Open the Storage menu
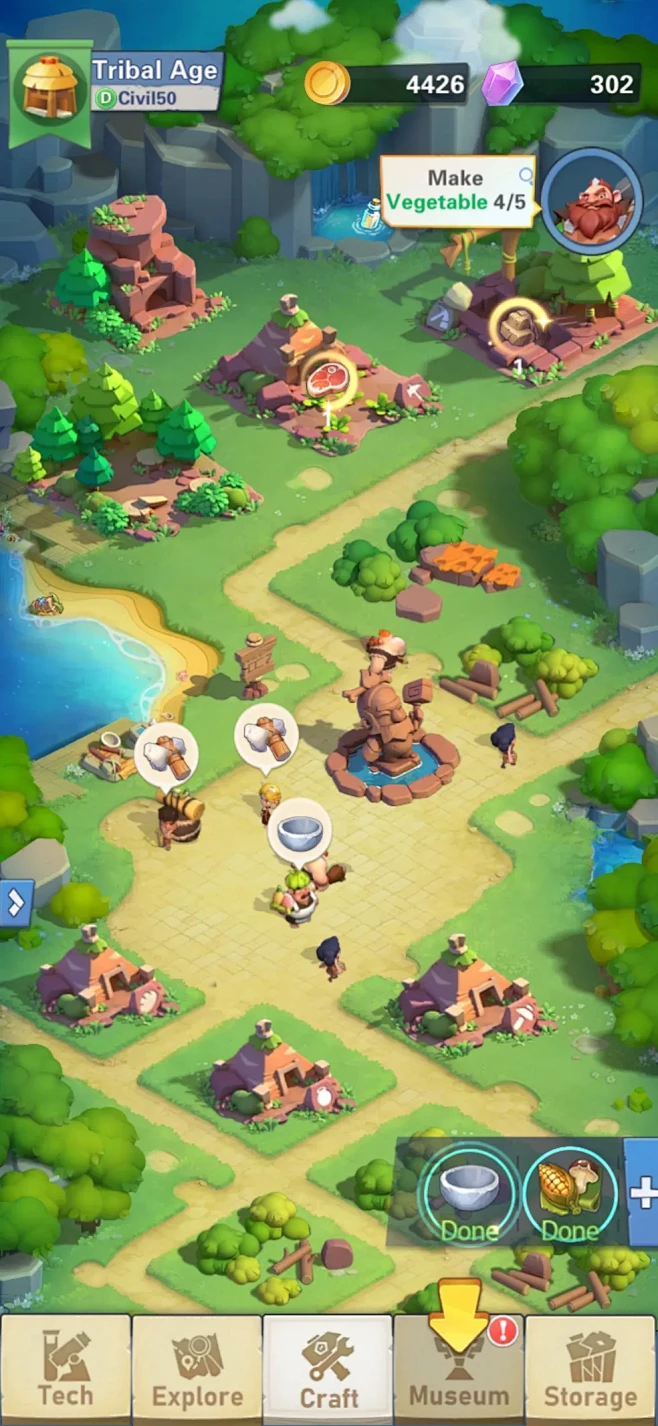The height and width of the screenshot is (1426, 658). click(590, 1369)
